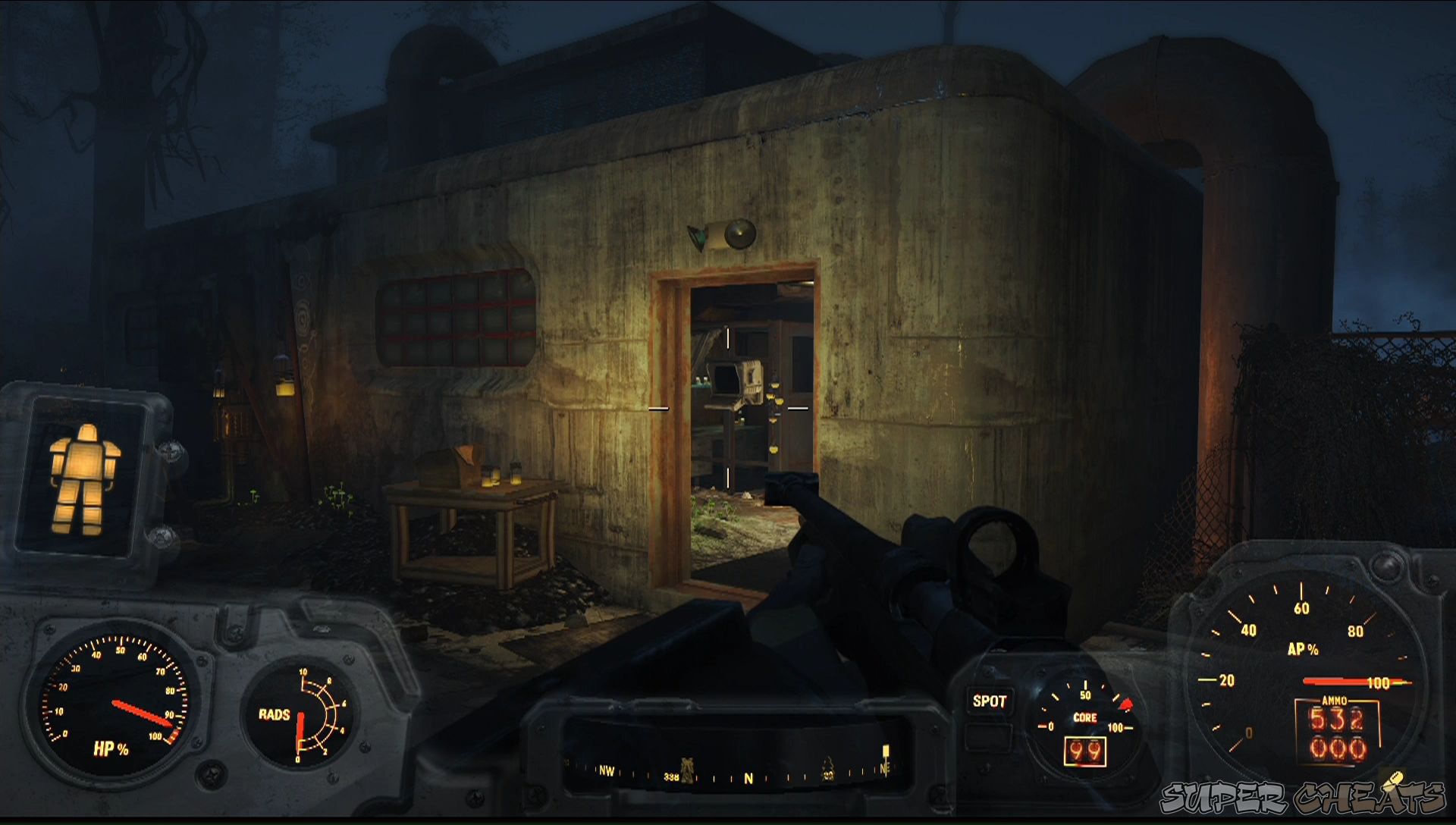The width and height of the screenshot is (1456, 825).
Task: Toggle the SPOT headlamp indicator
Action: point(988,701)
